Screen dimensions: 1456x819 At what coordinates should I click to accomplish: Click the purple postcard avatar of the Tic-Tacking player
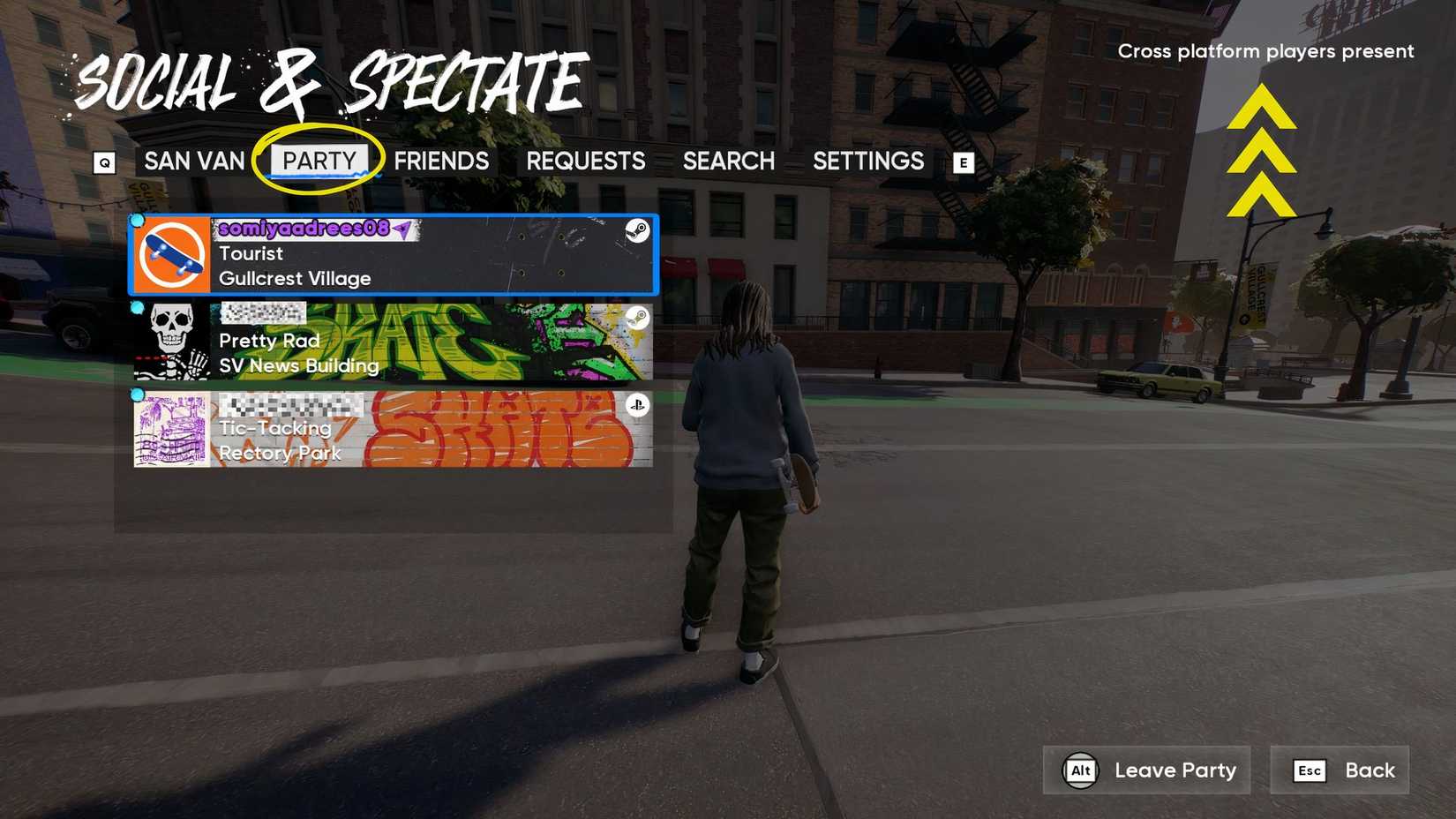pyautogui.click(x=170, y=430)
